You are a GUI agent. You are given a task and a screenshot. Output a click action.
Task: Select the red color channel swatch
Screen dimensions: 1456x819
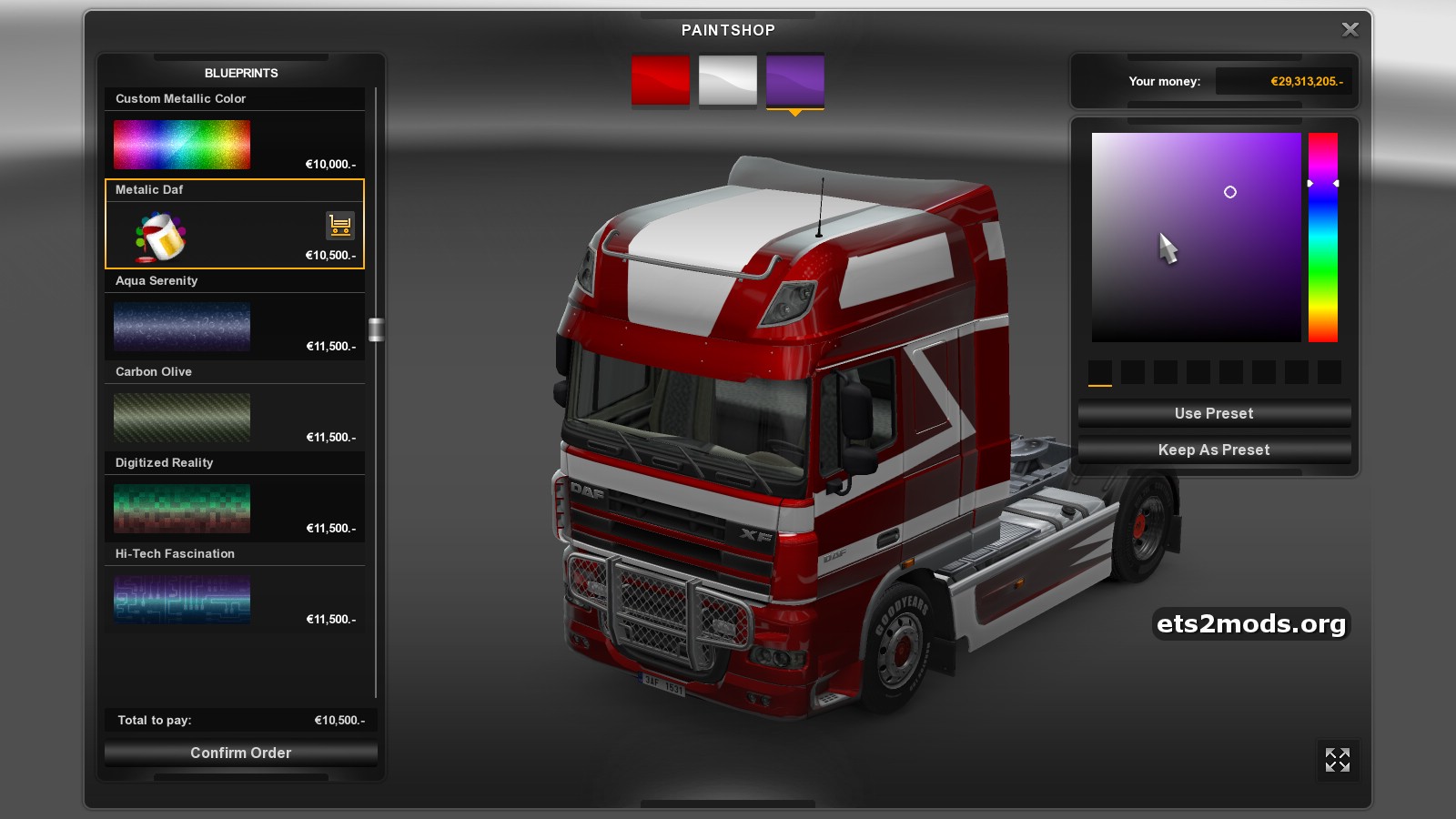[x=661, y=80]
